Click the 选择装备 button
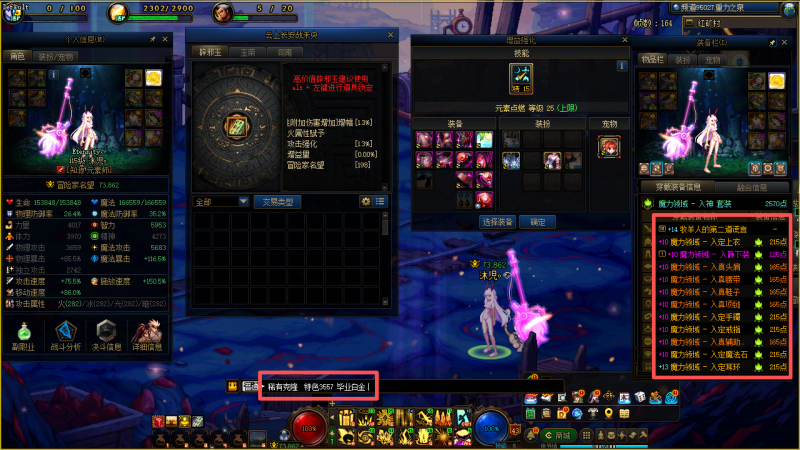Viewport: 800px width, 450px height. click(x=498, y=221)
